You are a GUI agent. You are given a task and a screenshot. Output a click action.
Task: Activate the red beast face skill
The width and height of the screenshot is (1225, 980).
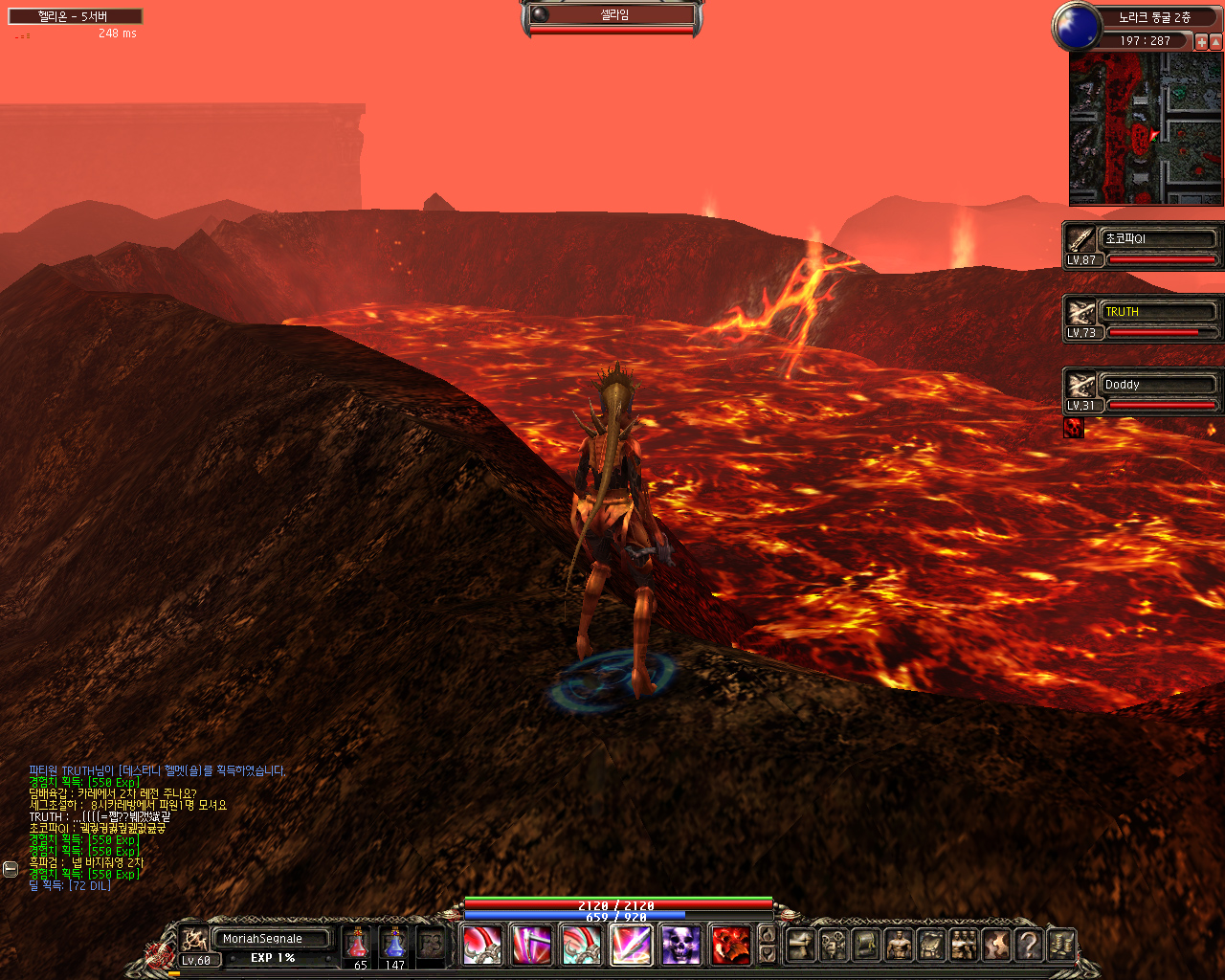click(730, 946)
